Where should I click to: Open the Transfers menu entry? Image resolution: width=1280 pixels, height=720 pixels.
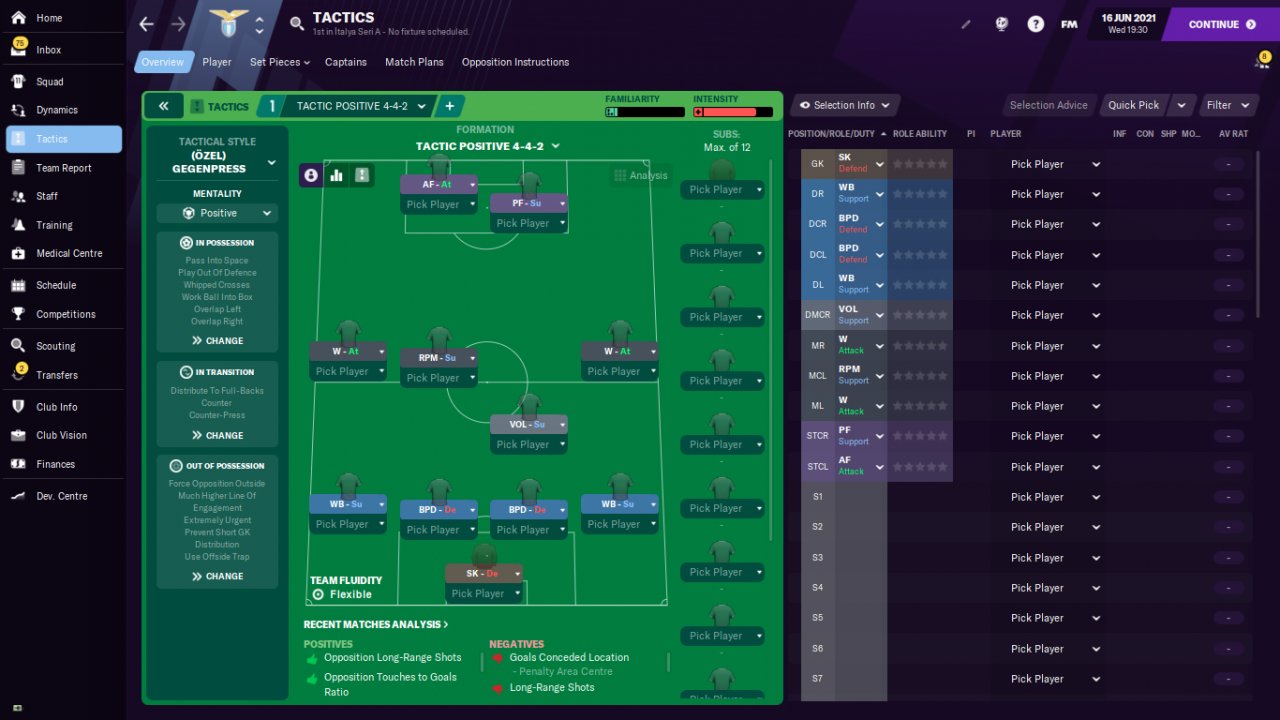pyautogui.click(x=56, y=375)
